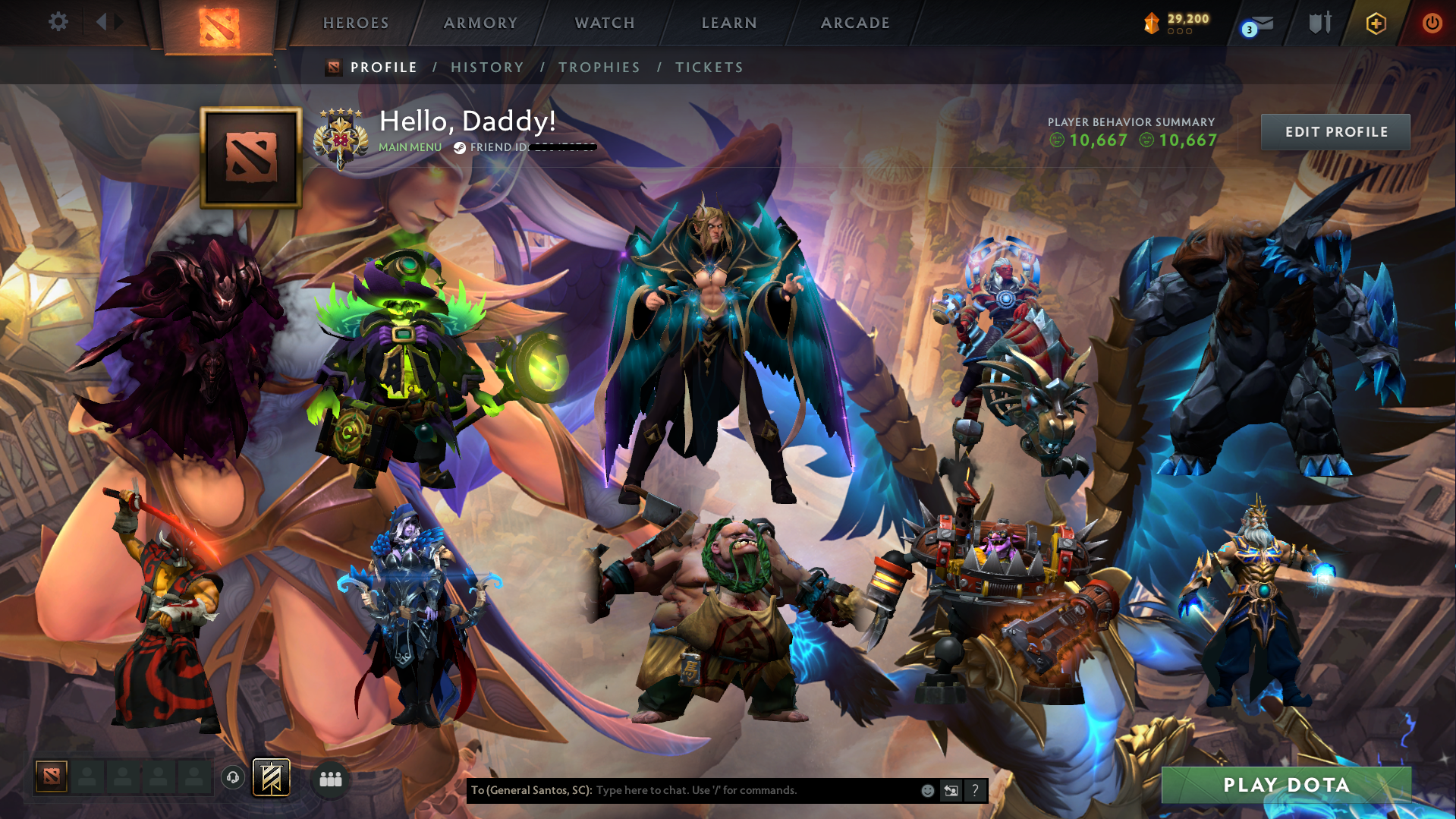Switch to the HISTORY tab
The height and width of the screenshot is (819, 1456).
coord(486,67)
